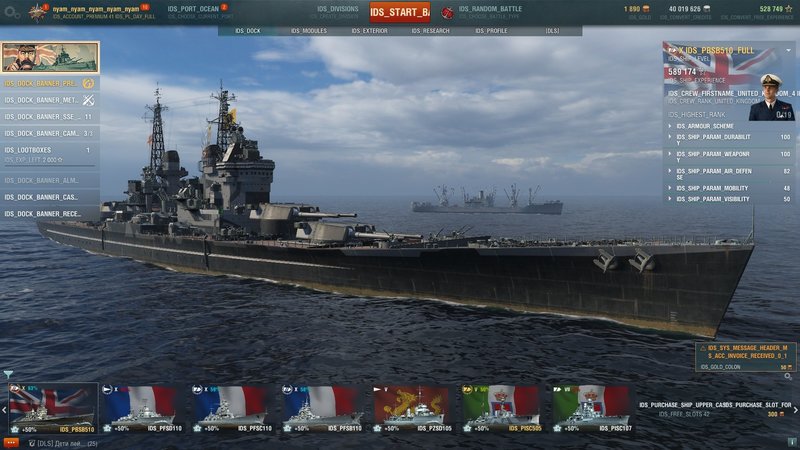Open the IDS_DOCK_BANNER_CAM banner

[50, 133]
